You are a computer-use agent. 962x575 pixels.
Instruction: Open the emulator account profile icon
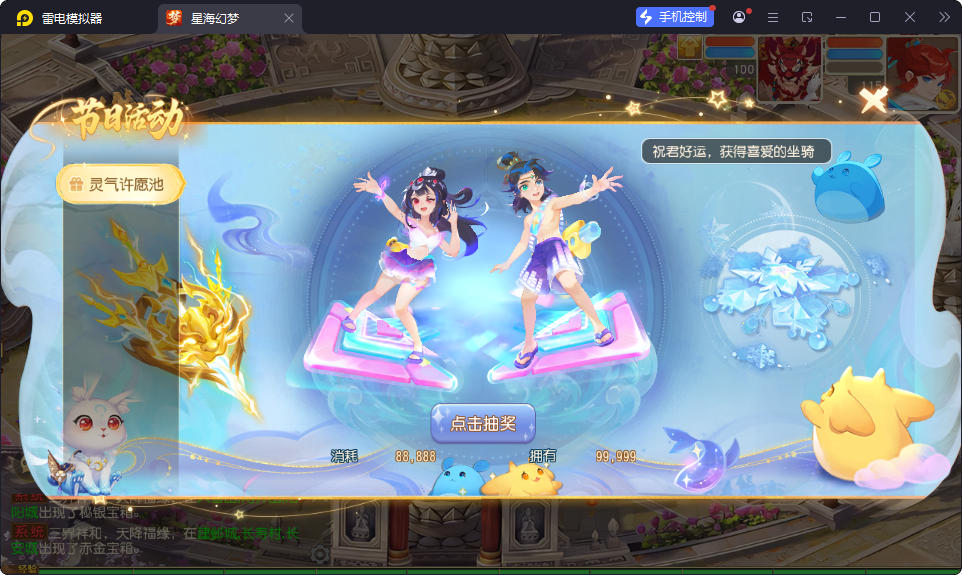[739, 17]
